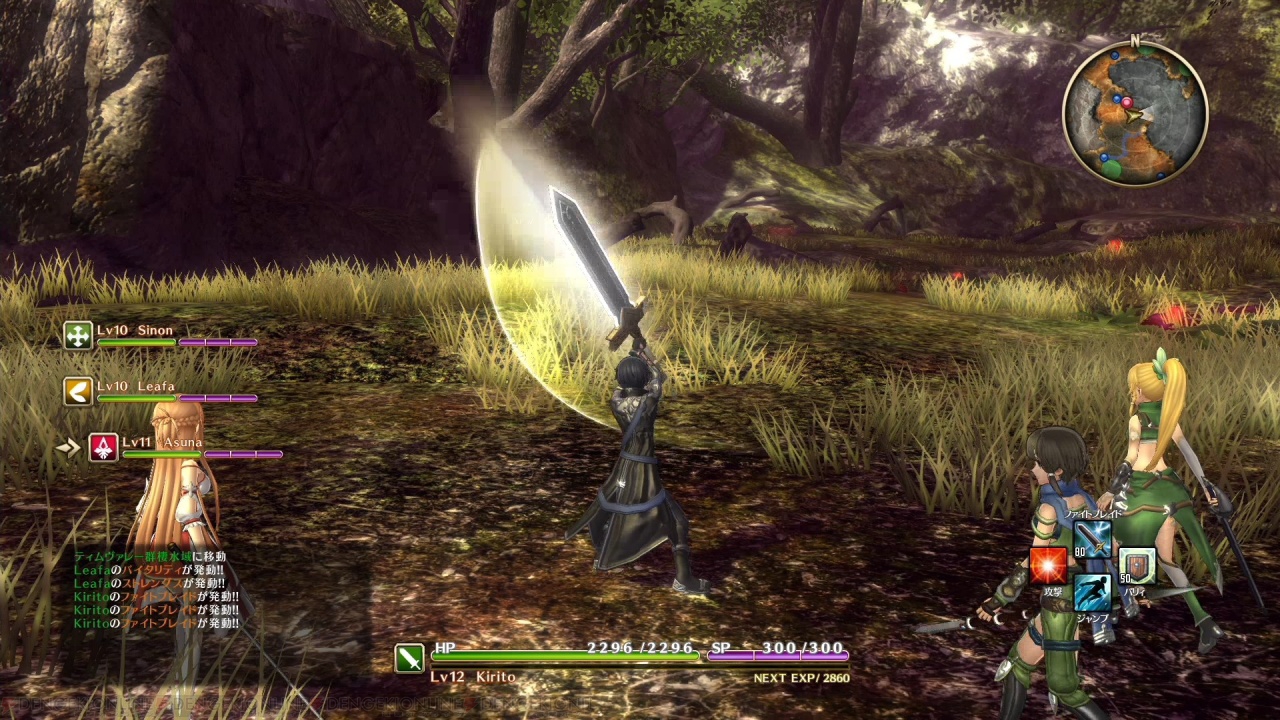Pick Asuna's red emblem party icon
This screenshot has height=720, width=1280.
point(103,448)
